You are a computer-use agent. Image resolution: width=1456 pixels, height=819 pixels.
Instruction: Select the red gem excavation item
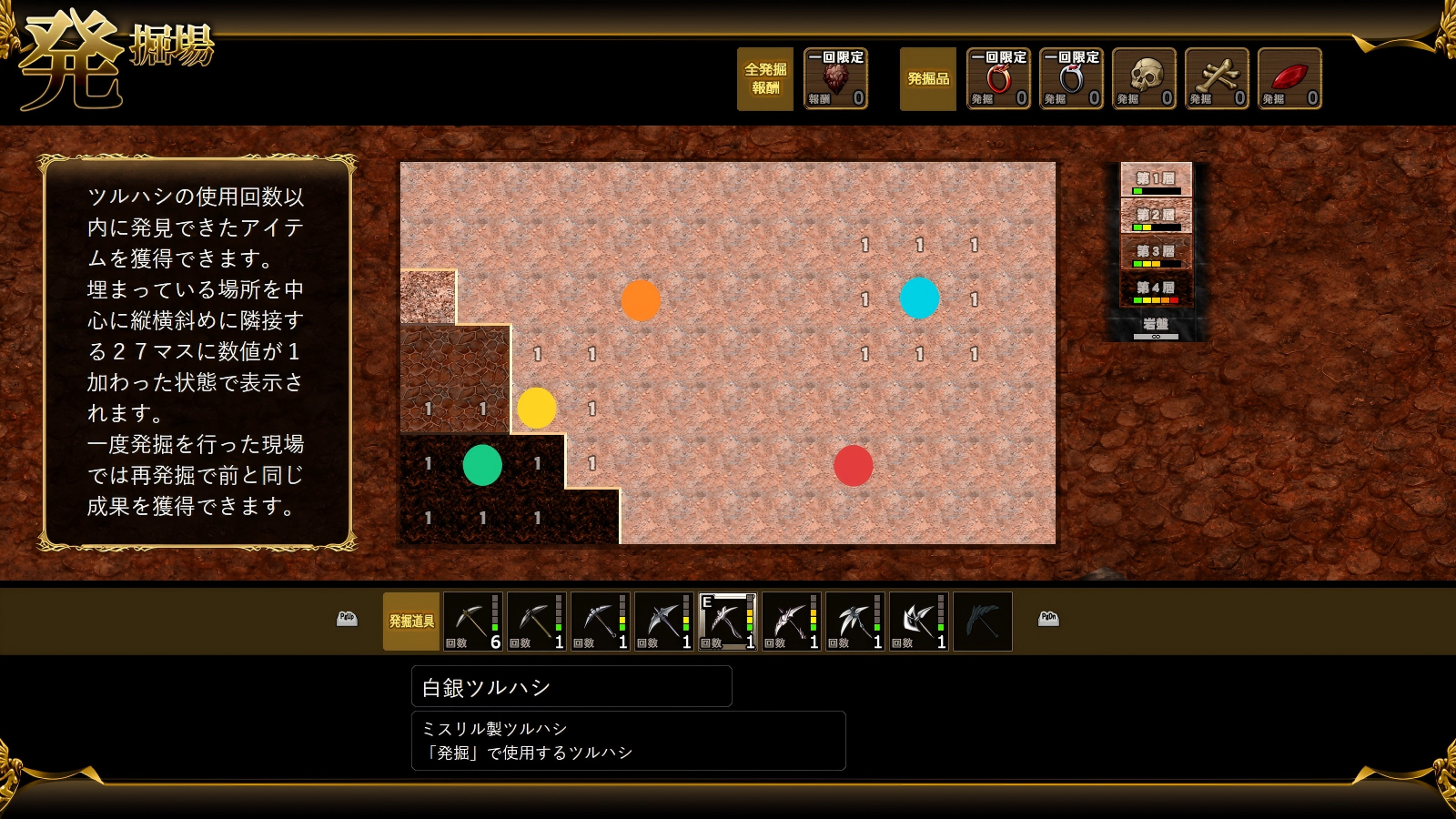pyautogui.click(x=1289, y=79)
